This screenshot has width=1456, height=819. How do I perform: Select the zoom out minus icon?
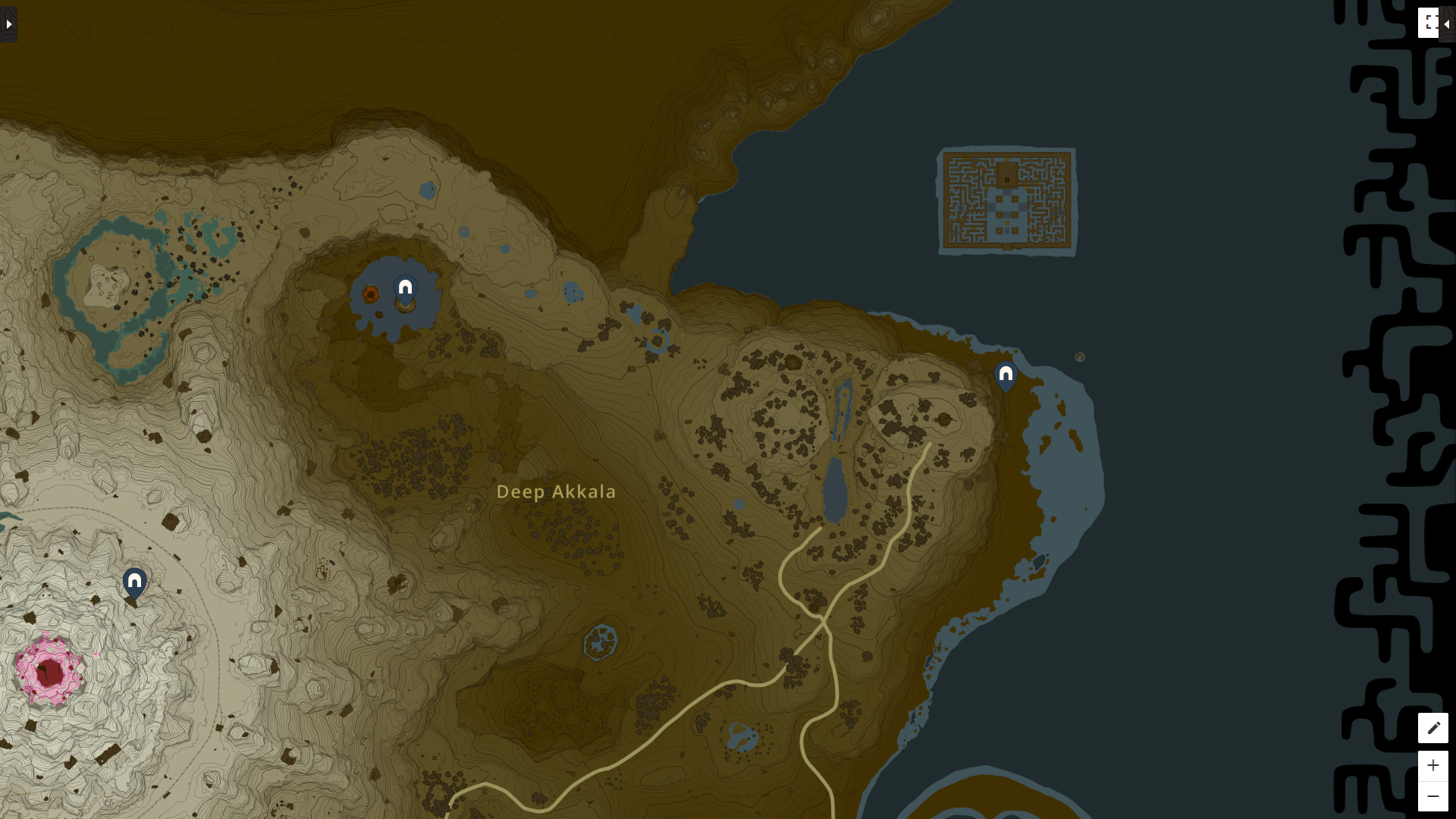click(1433, 795)
